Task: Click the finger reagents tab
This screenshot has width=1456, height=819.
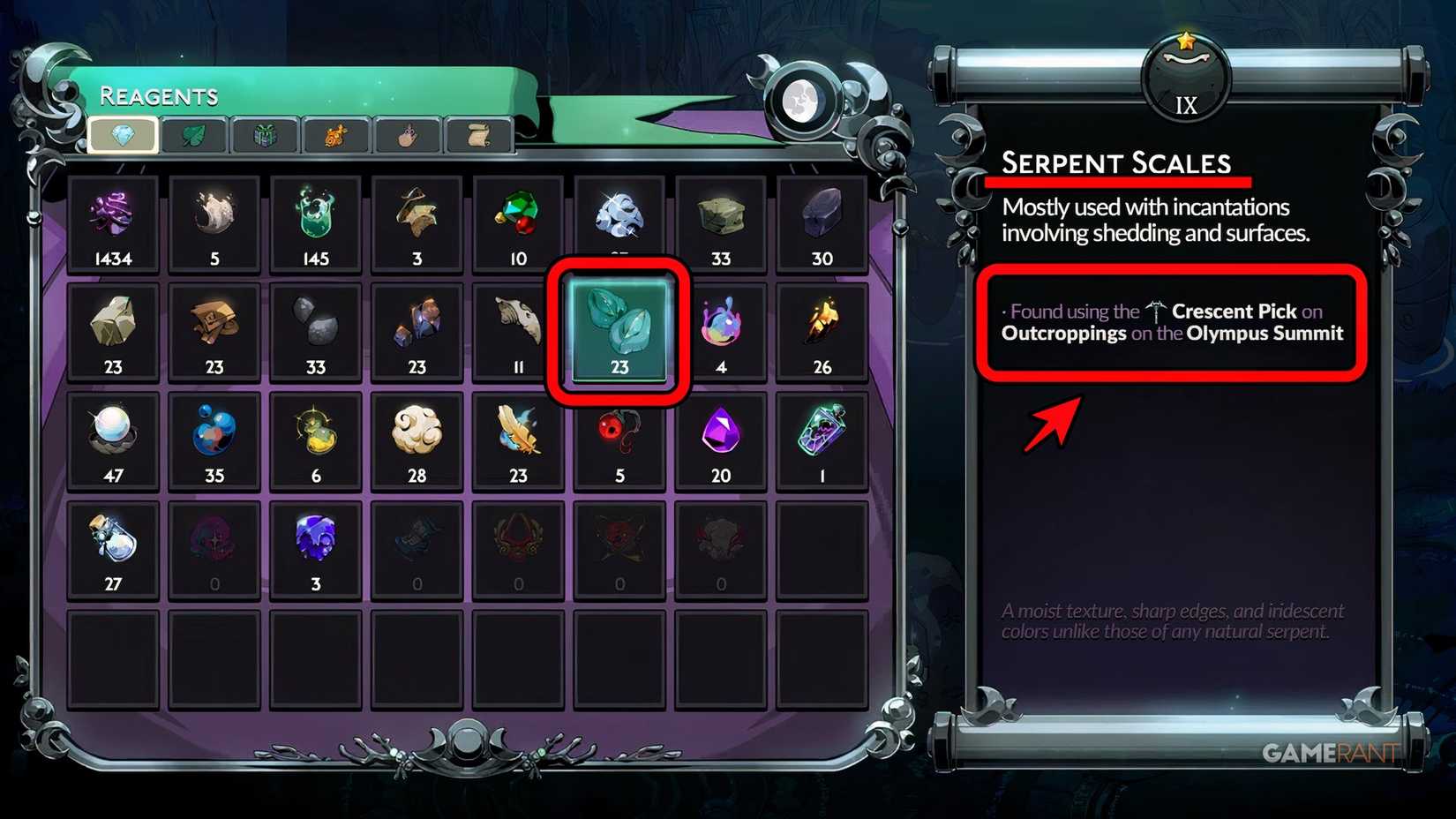Action: [x=406, y=135]
